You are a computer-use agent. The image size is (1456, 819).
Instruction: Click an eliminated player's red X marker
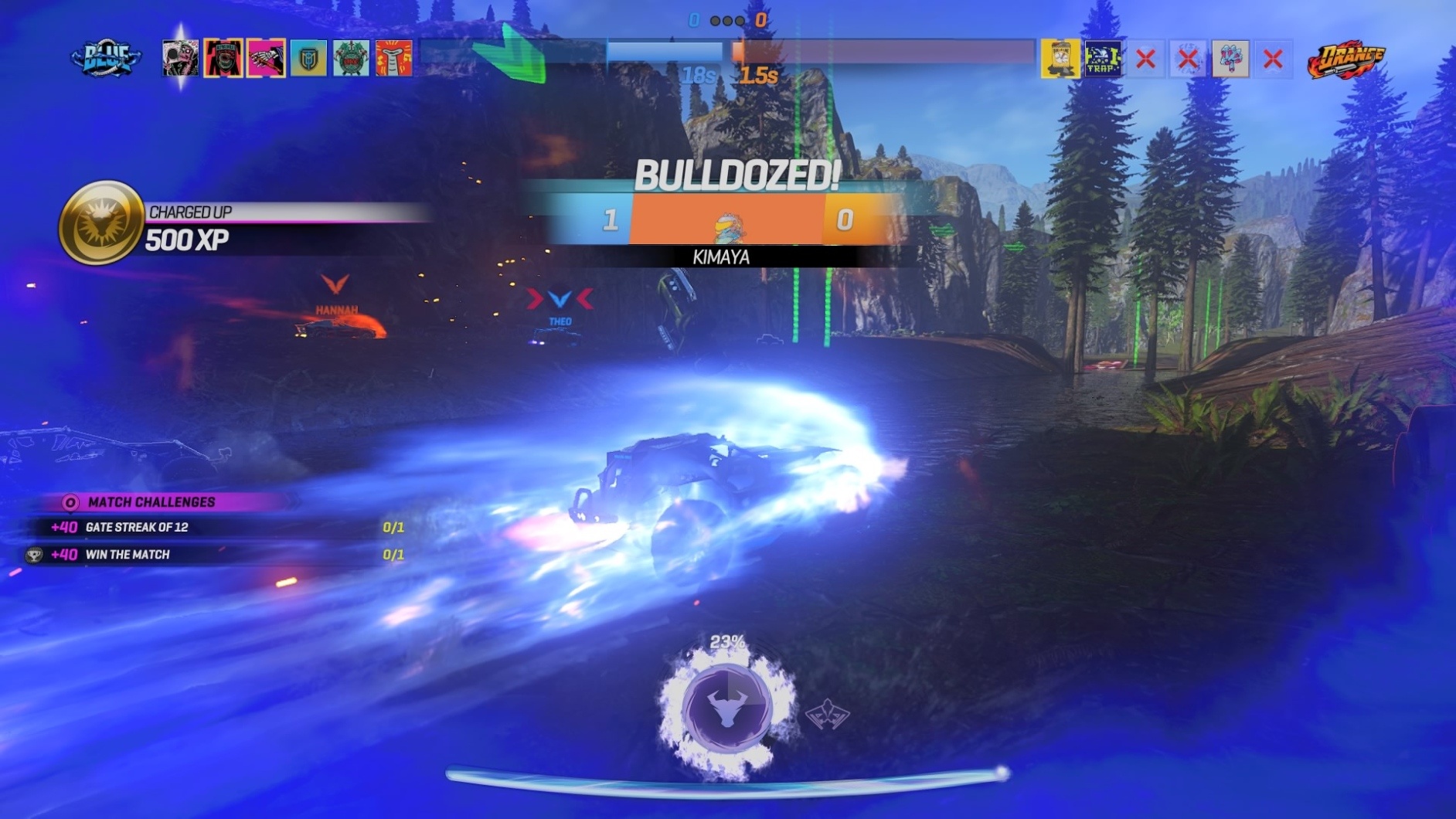(1145, 57)
